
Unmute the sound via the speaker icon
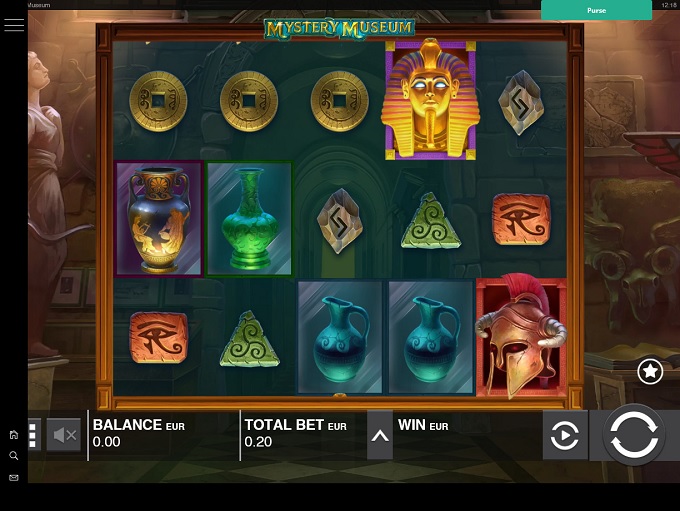(x=64, y=435)
